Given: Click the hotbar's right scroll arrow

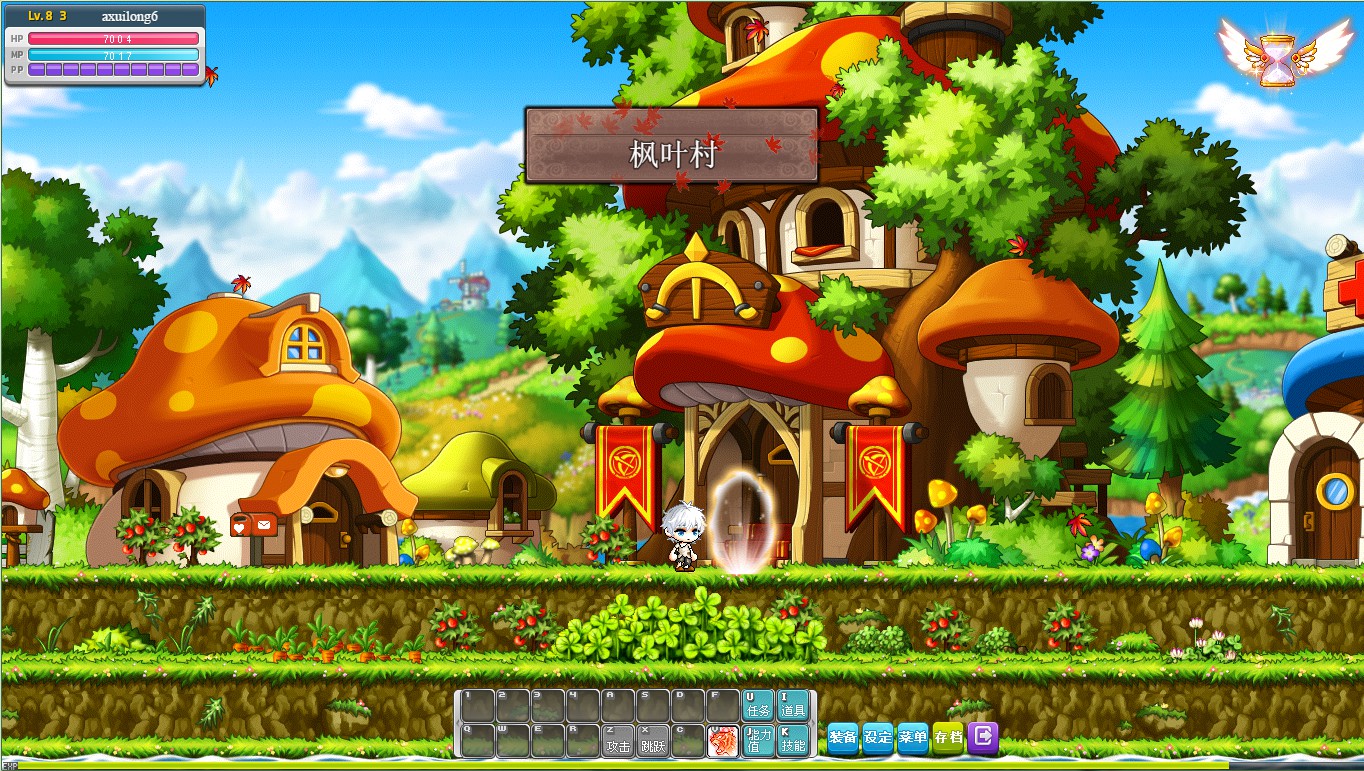Looking at the screenshot, I should coord(813,724).
